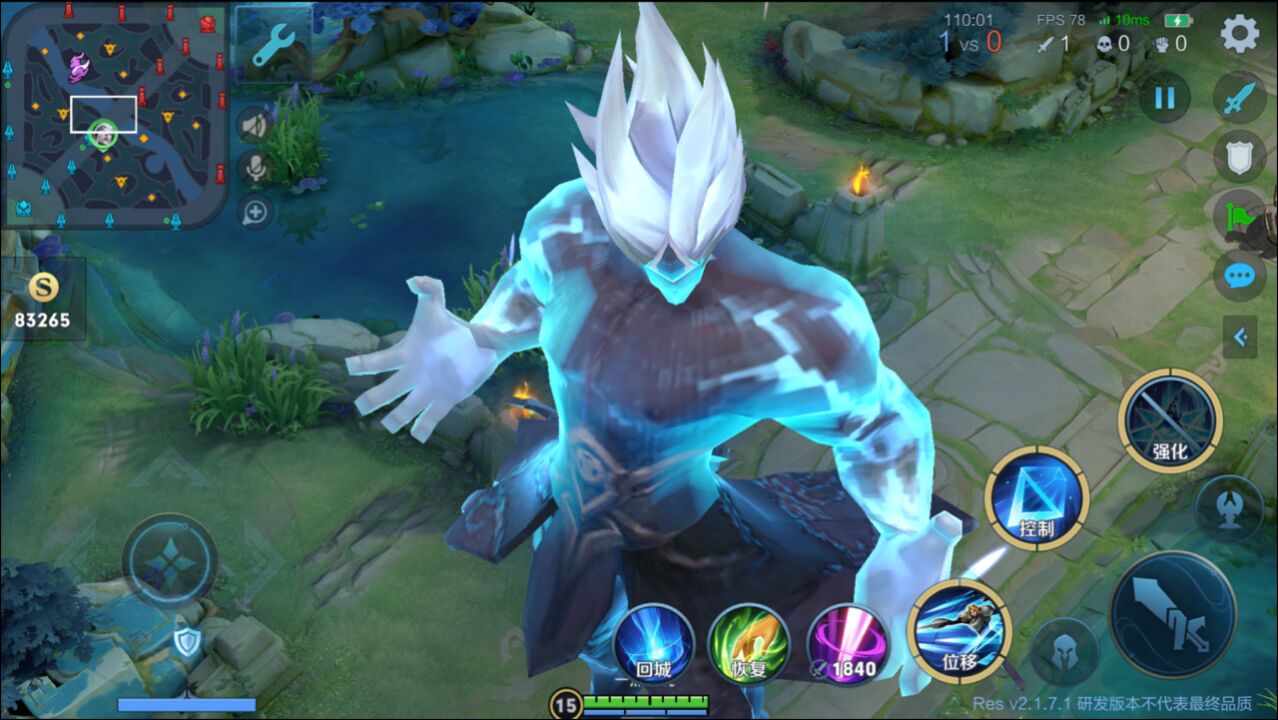Viewport: 1278px width, 720px height.
Task: Tap the green flag rally signal icon
Action: coord(1240,217)
